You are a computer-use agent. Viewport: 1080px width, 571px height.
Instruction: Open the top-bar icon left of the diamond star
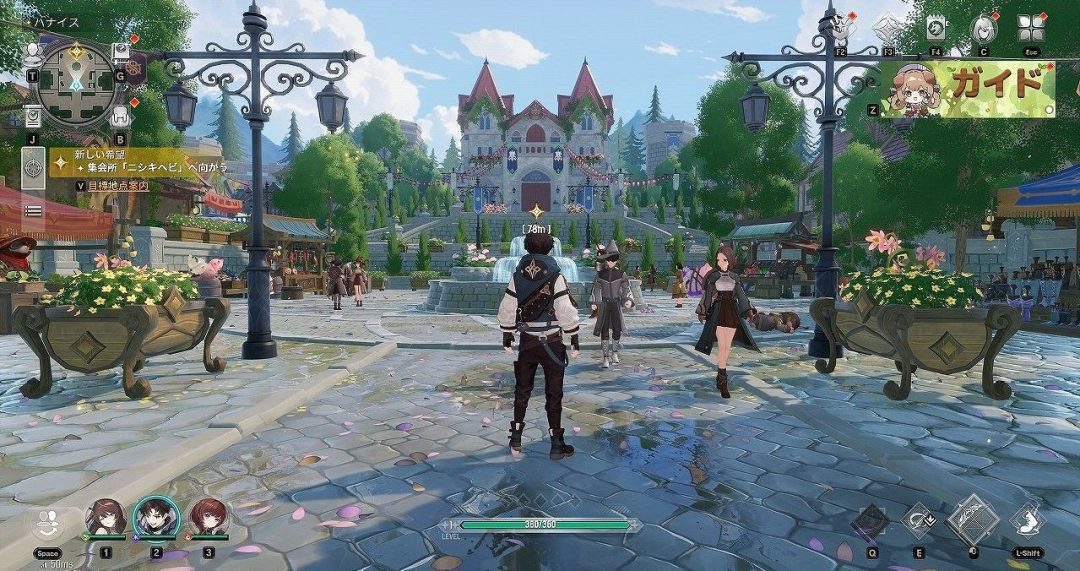841,27
